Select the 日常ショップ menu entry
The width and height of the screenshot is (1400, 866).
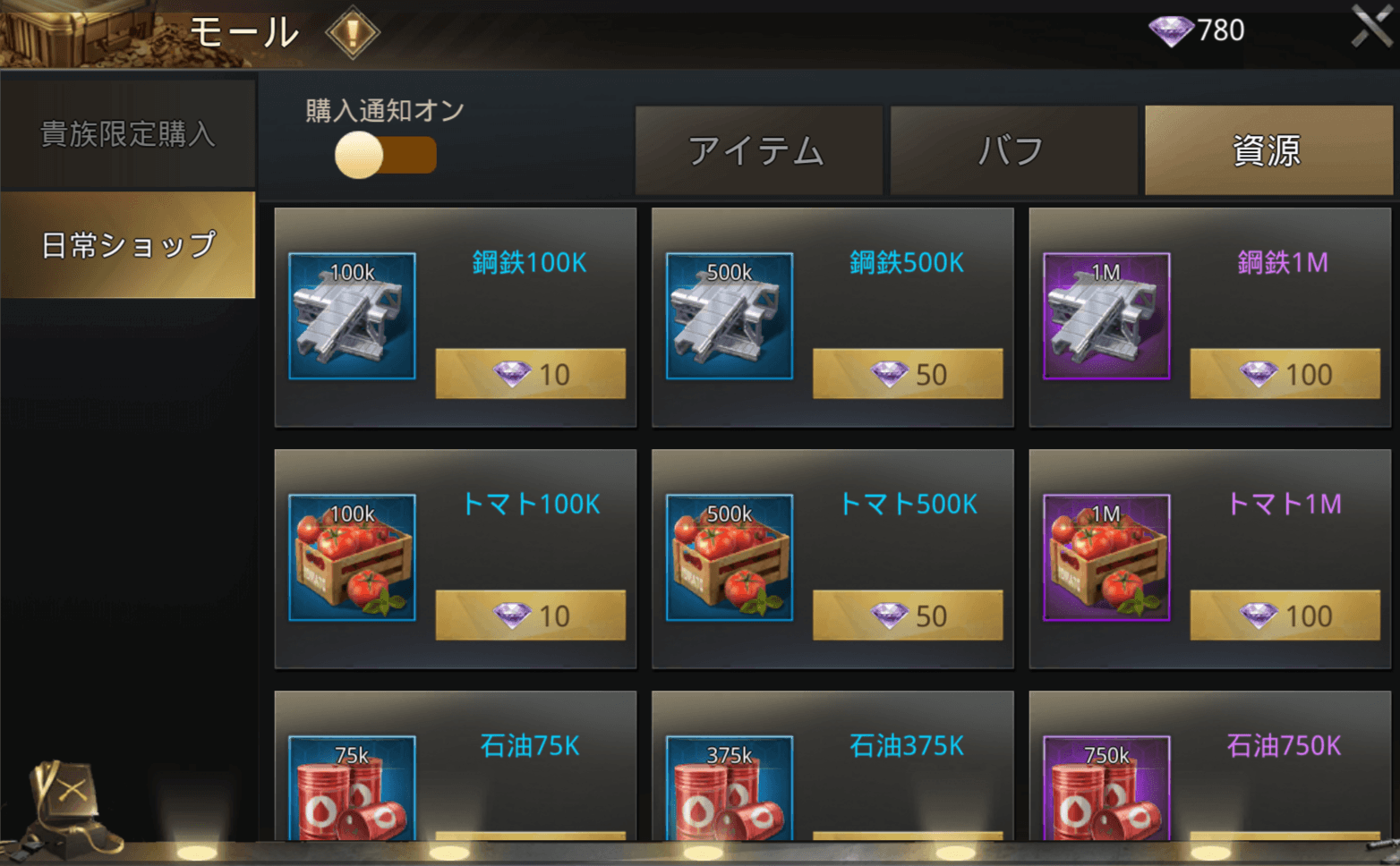pyautogui.click(x=128, y=244)
